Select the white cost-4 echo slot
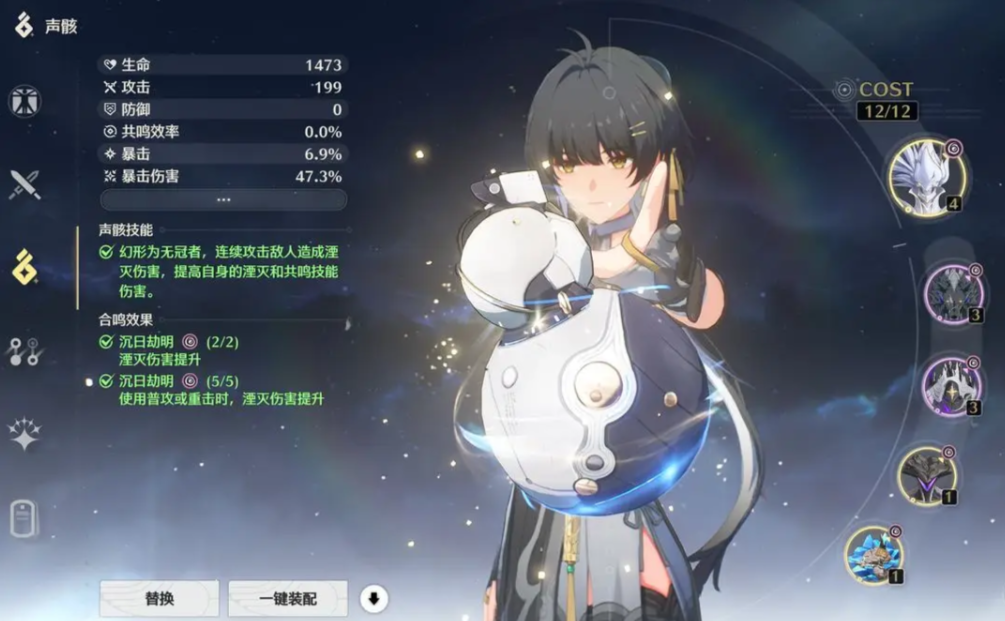The height and width of the screenshot is (621, 1005). [x=926, y=178]
